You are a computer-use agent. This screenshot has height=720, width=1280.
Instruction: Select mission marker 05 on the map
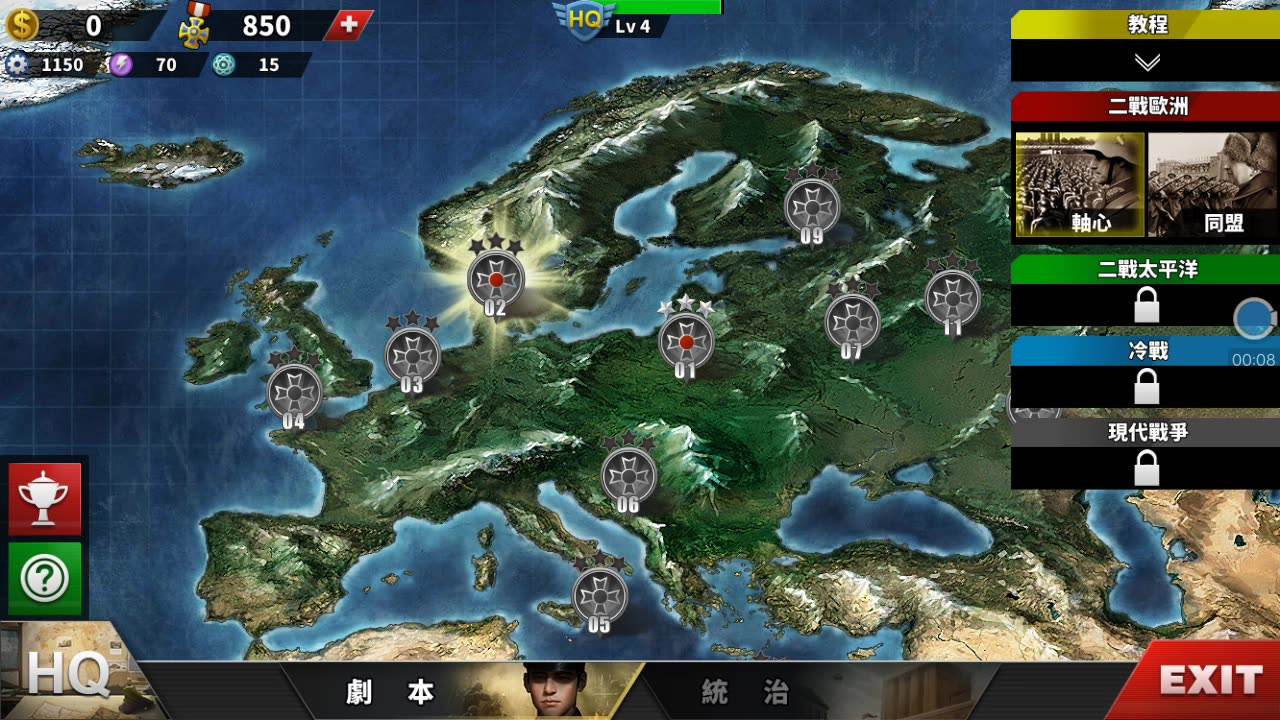pyautogui.click(x=599, y=595)
